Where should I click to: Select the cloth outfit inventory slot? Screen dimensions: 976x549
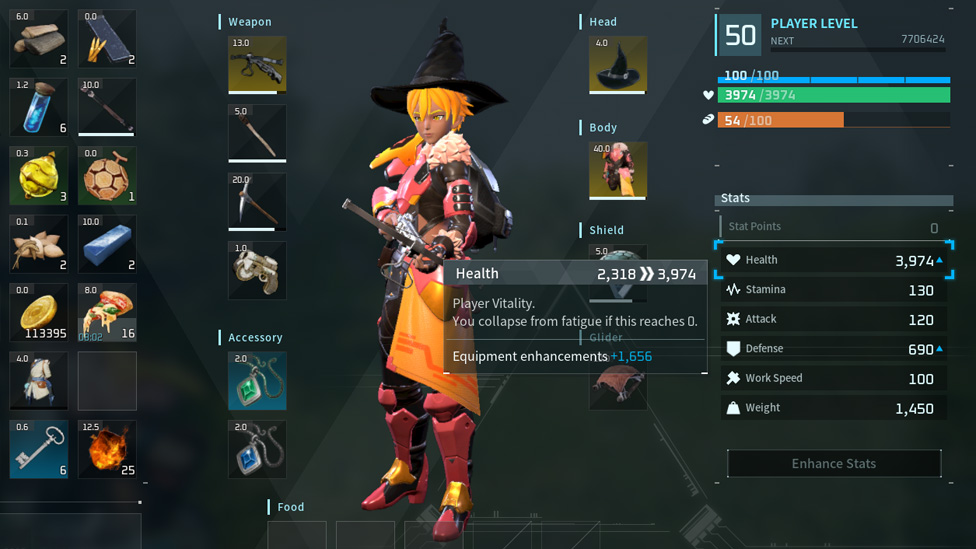click(x=39, y=380)
